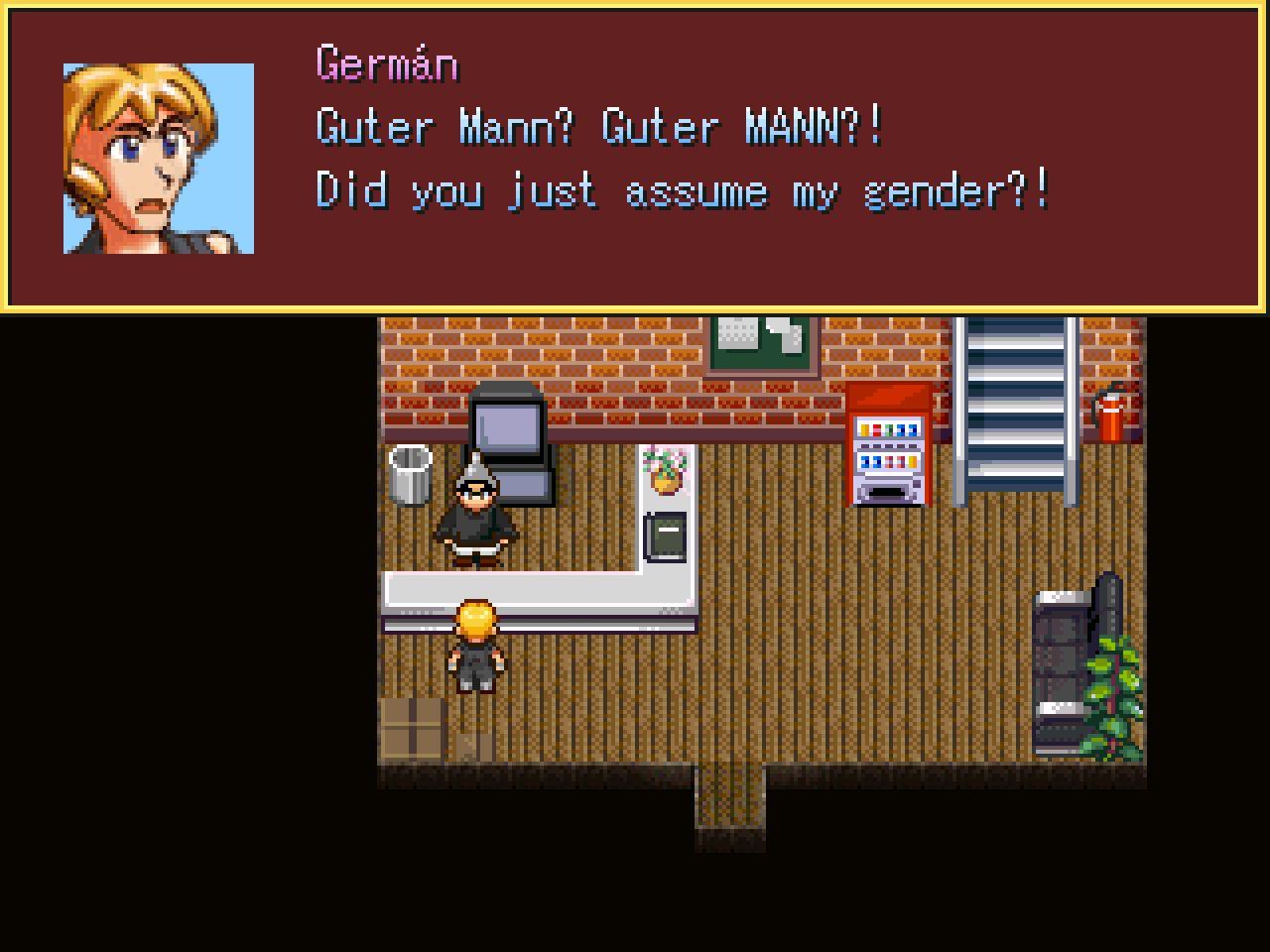Select Germán's blonde character sprite
This screenshot has width=1270, height=952.
point(474,645)
